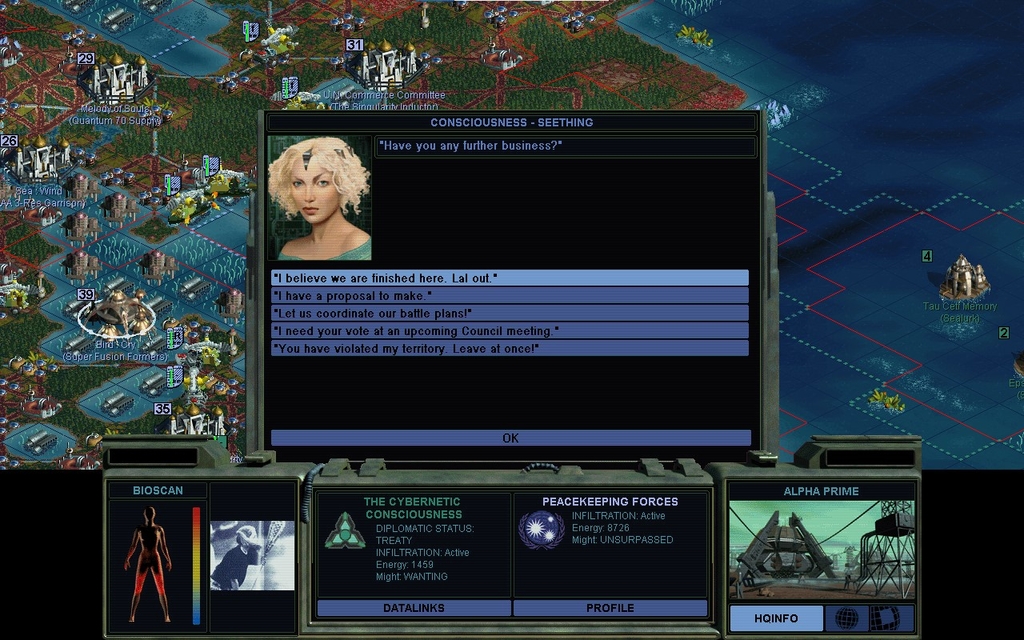Click the Alpha Prime base picture
This screenshot has height=640, width=1024.
click(x=821, y=549)
